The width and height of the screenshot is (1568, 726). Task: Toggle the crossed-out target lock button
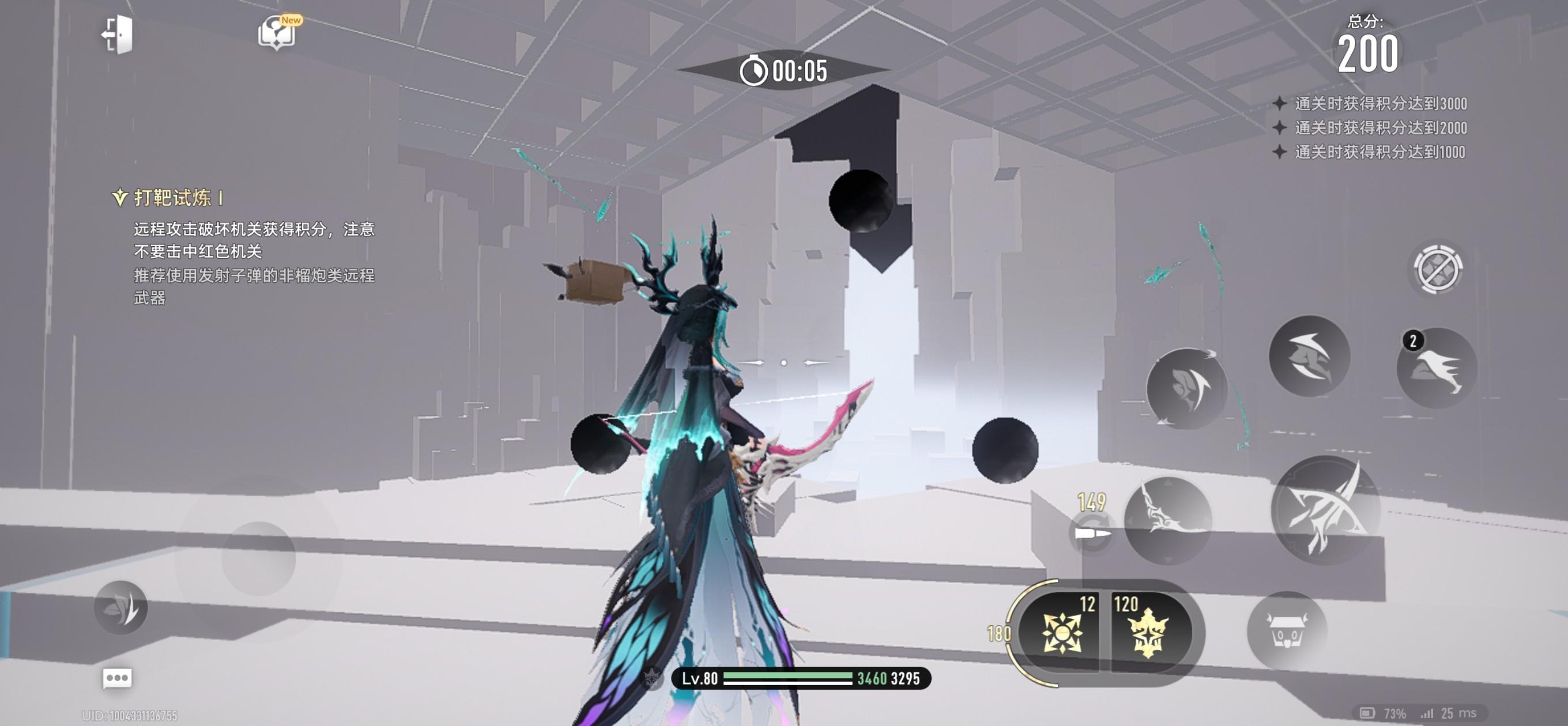click(1437, 269)
